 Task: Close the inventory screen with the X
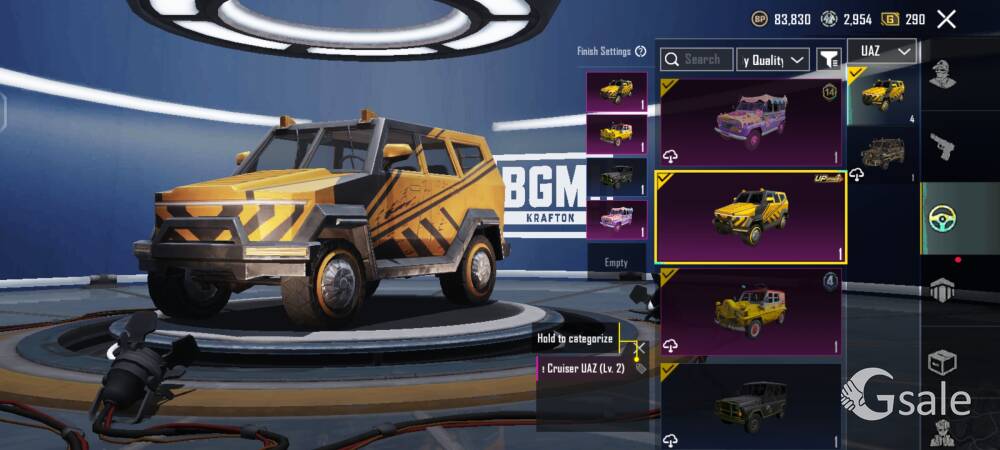tap(946, 19)
